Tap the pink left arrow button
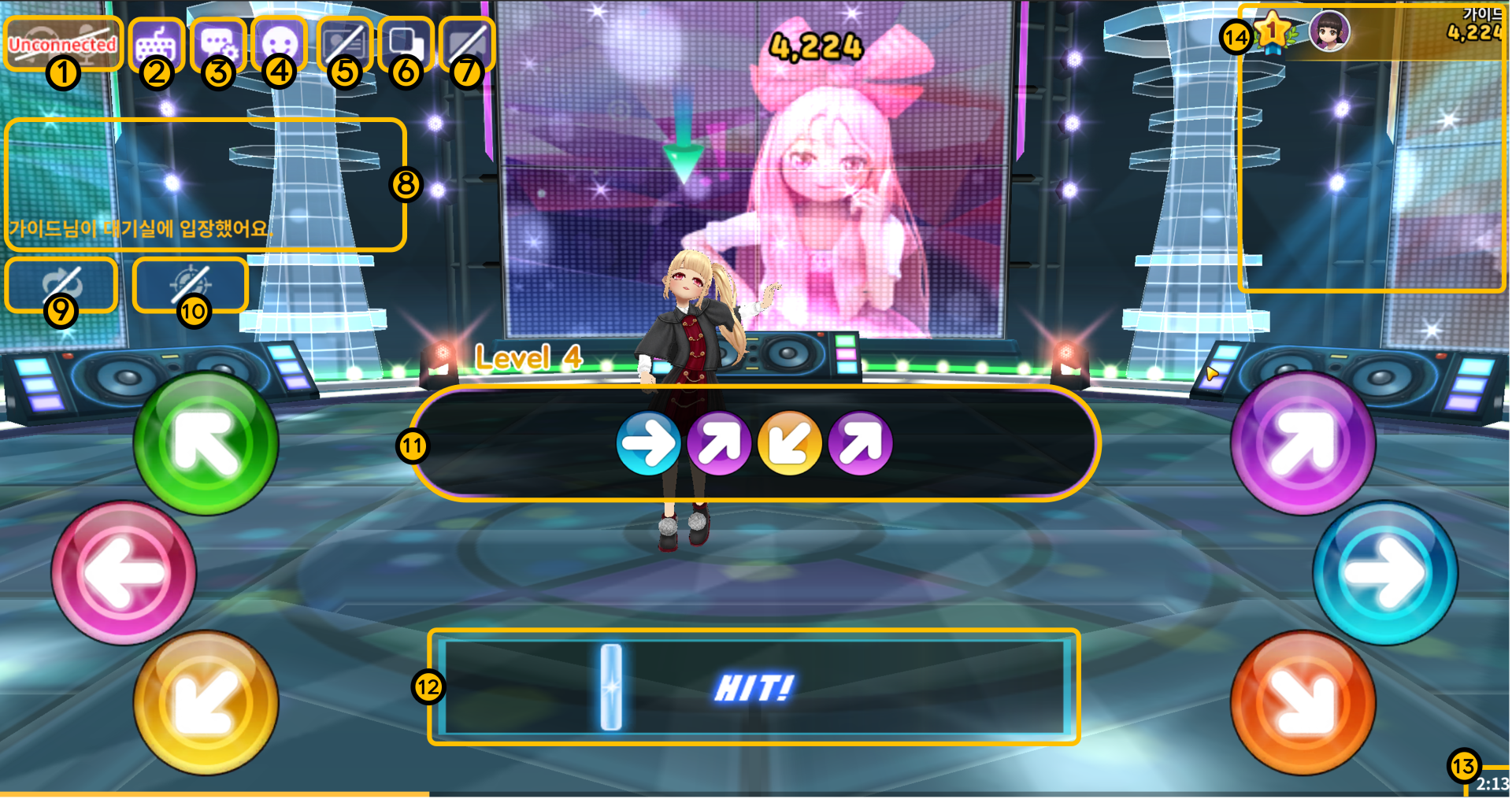The width and height of the screenshot is (1512, 799). click(x=124, y=573)
